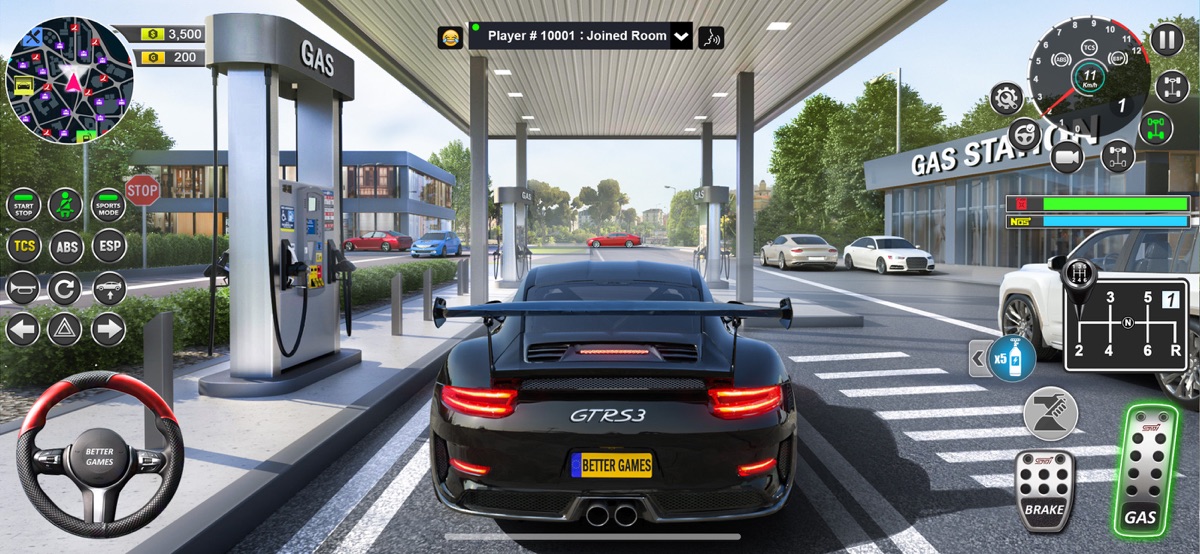Activate the hazard lights triangle
This screenshot has width=1200, height=554.
[66, 329]
